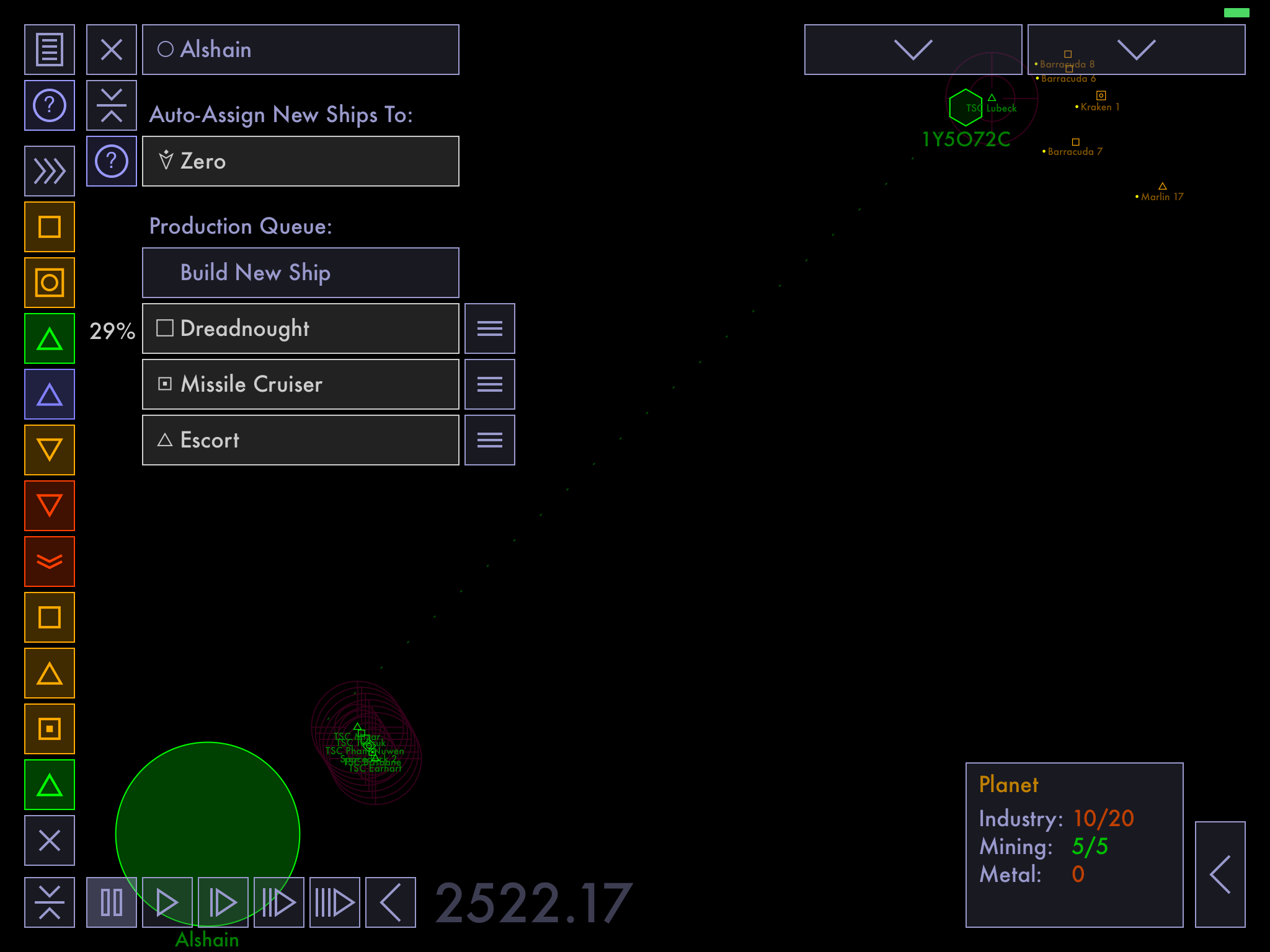Select the Alshain planet name field
Screen dimensions: 1270x952
click(x=301, y=50)
